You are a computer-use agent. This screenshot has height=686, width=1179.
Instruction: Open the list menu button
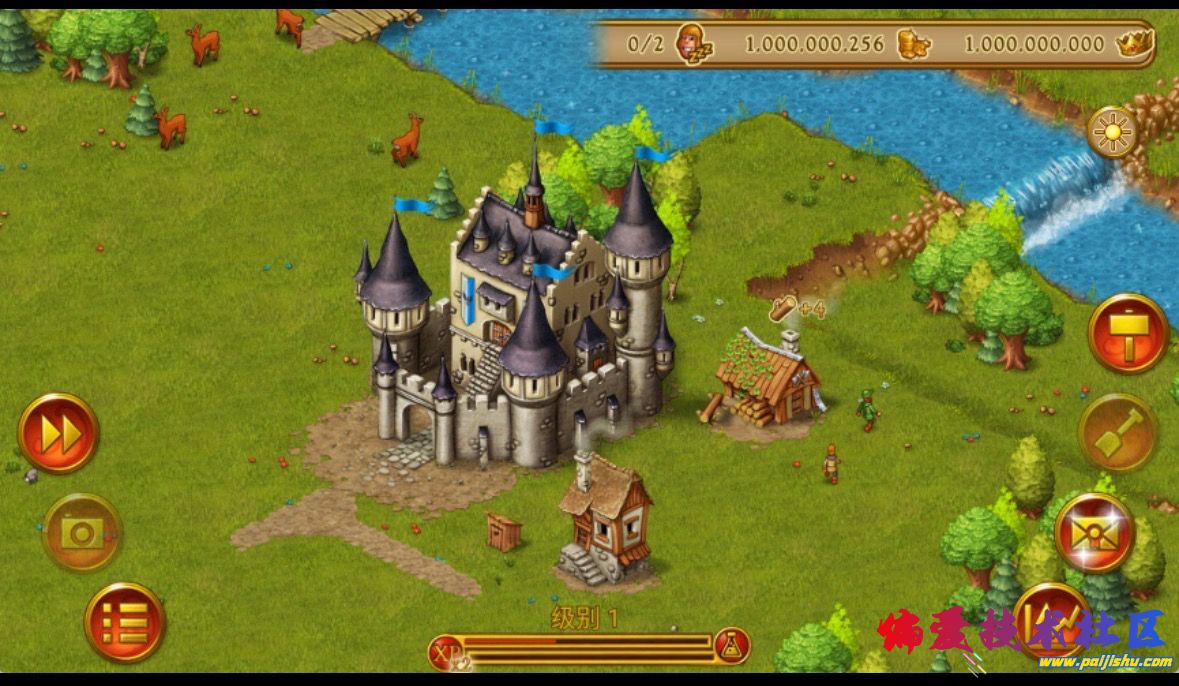(125, 622)
